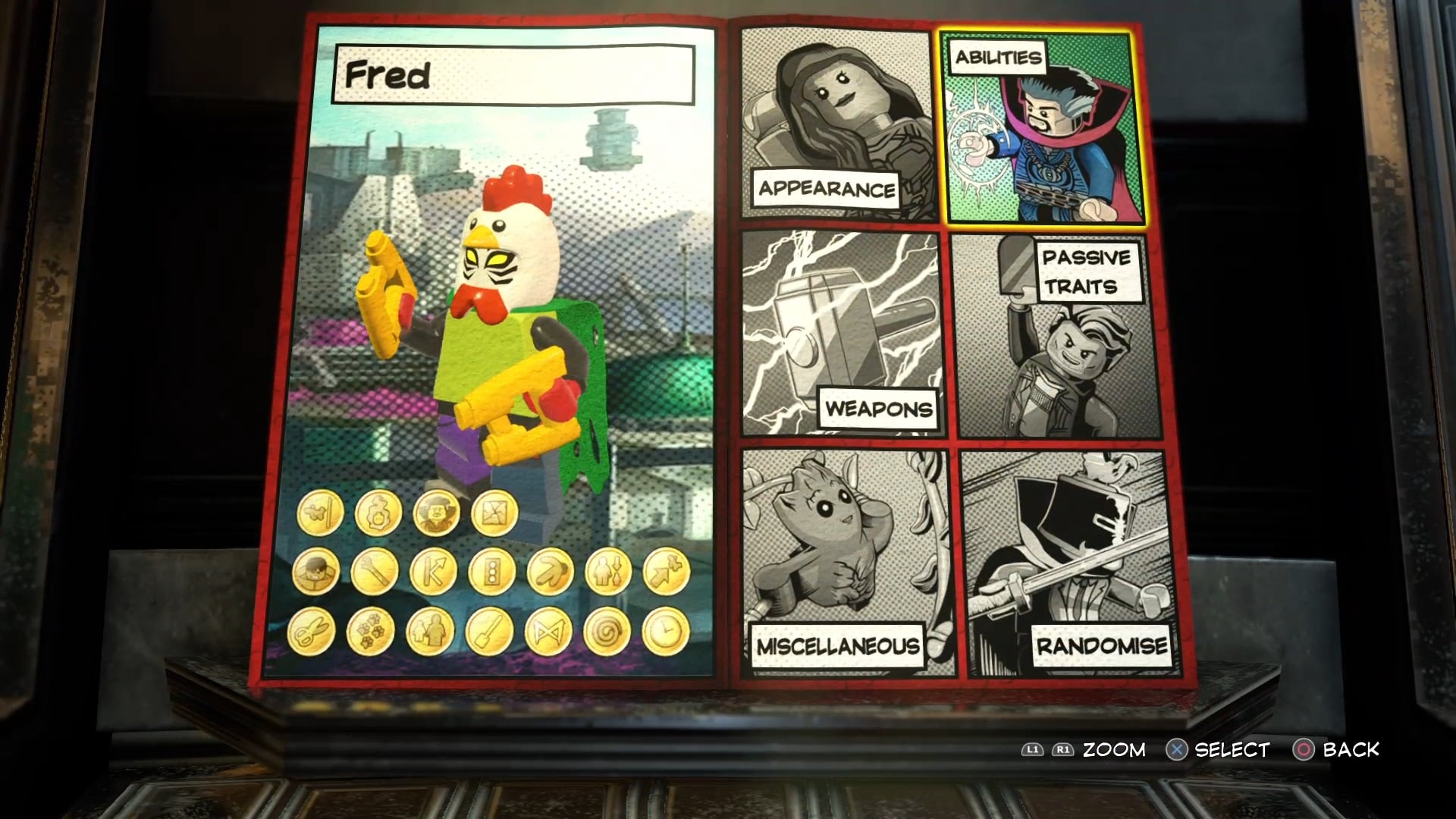Select the flaming head ability coin
1456x819 pixels.
click(x=378, y=513)
